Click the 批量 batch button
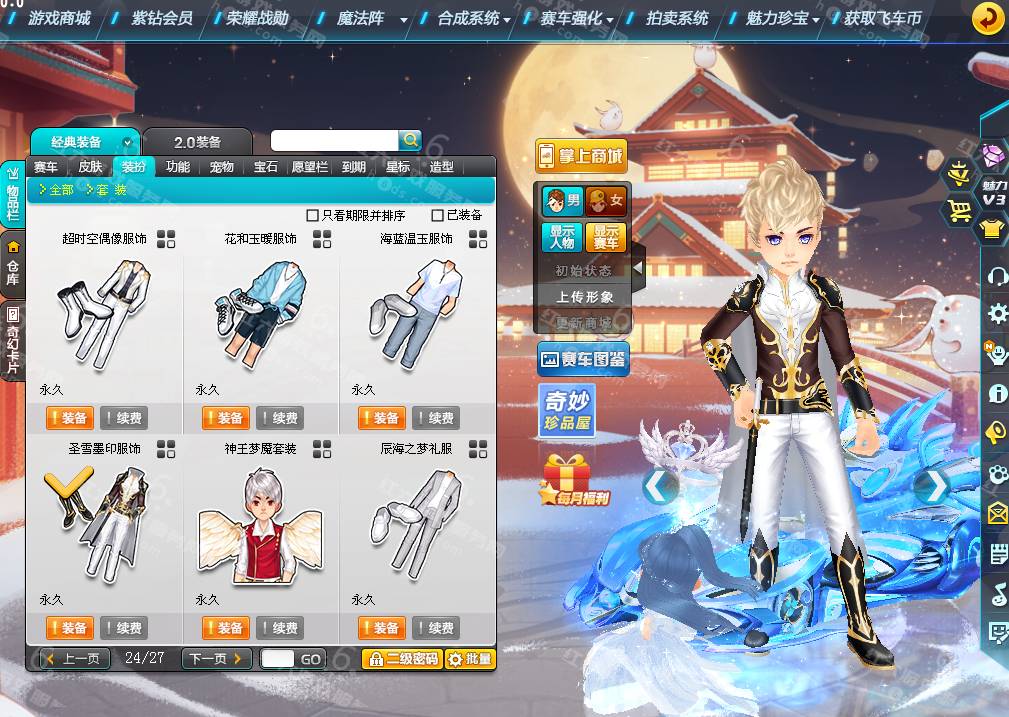The width and height of the screenshot is (1009, 717). 470,659
